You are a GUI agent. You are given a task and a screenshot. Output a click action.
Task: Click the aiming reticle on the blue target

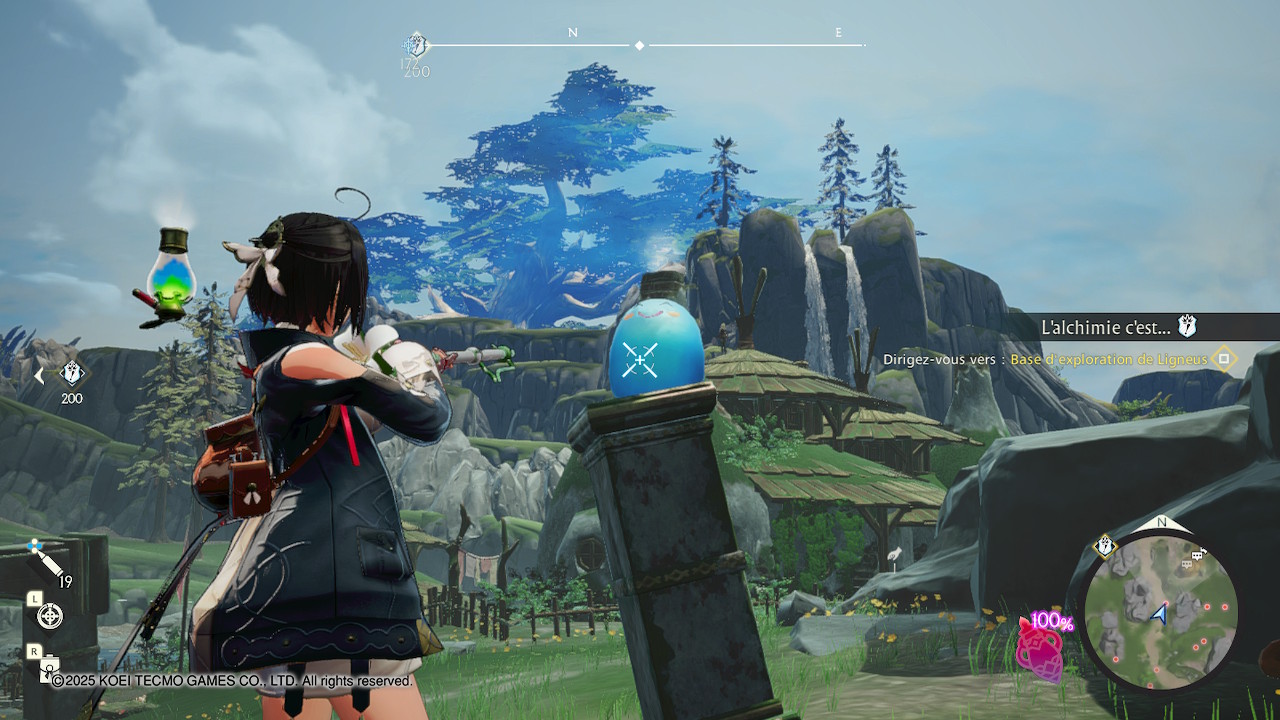639,359
